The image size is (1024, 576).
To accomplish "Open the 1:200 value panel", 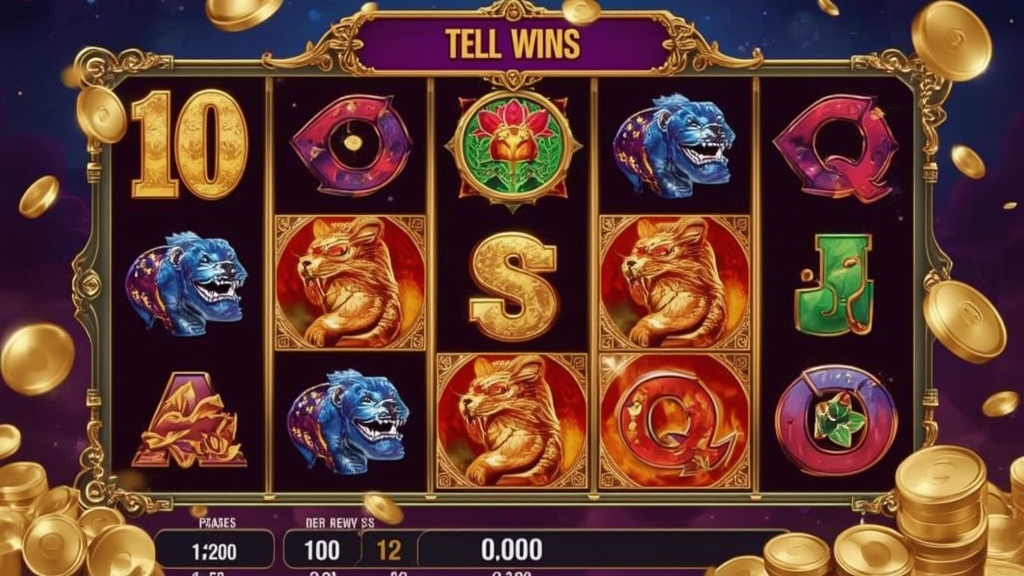I will pyautogui.click(x=214, y=549).
